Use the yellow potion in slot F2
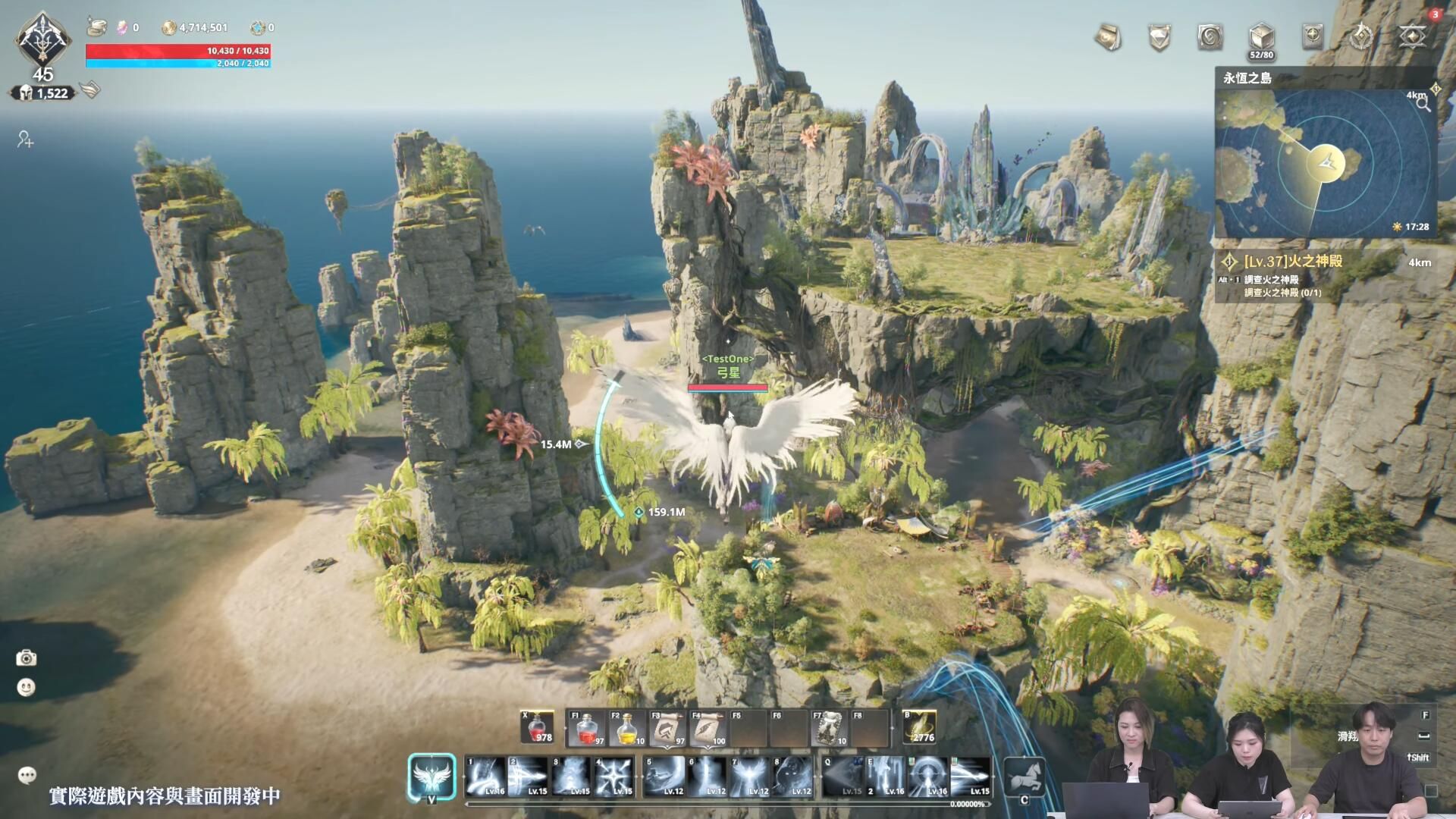This screenshot has width=1456, height=819. pos(627,729)
